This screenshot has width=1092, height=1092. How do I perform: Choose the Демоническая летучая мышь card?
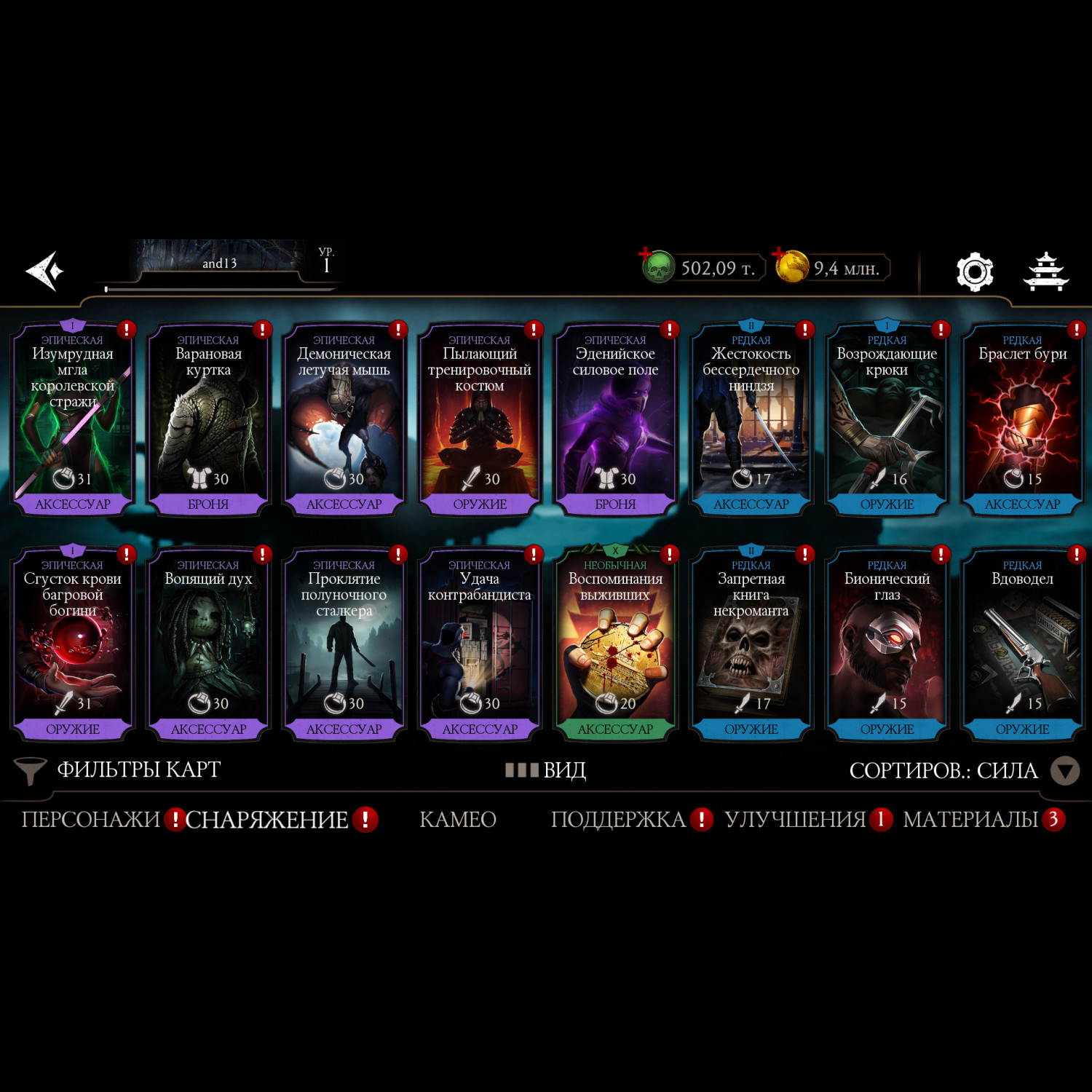coord(344,419)
